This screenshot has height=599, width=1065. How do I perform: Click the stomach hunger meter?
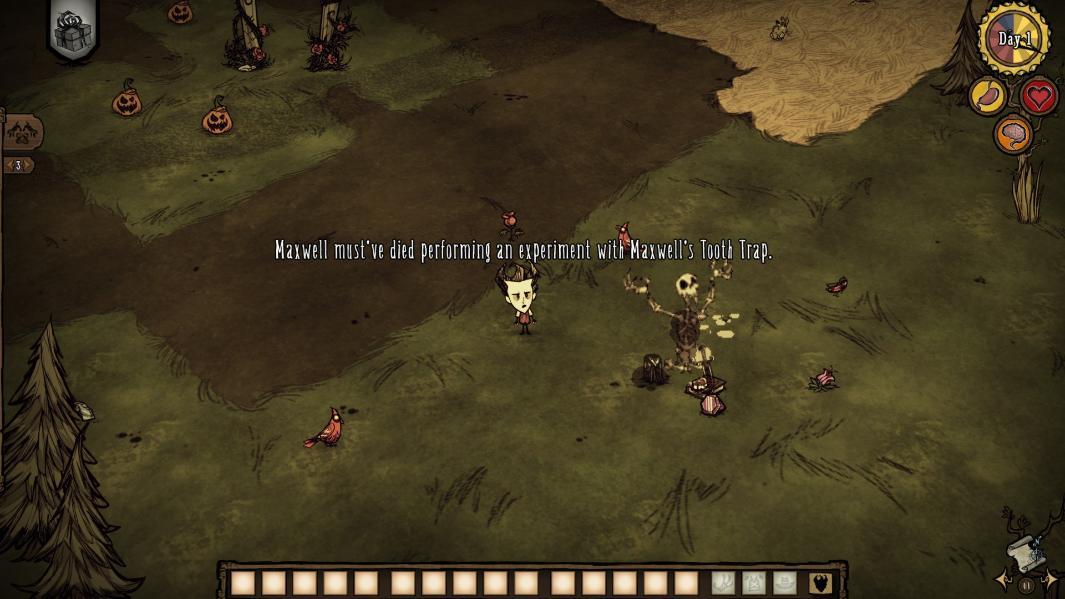(988, 97)
